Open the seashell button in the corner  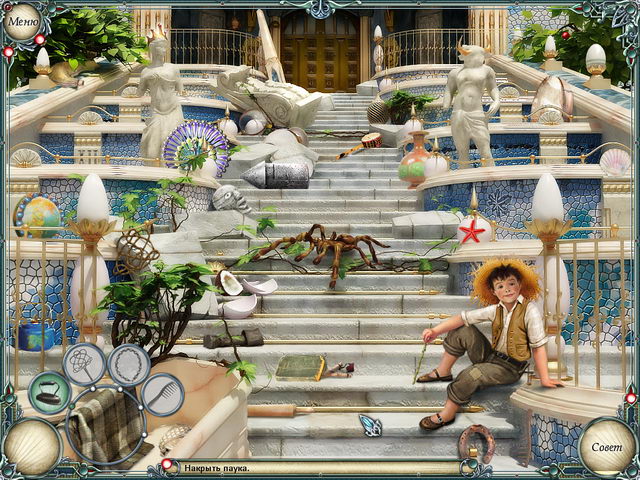30,446
